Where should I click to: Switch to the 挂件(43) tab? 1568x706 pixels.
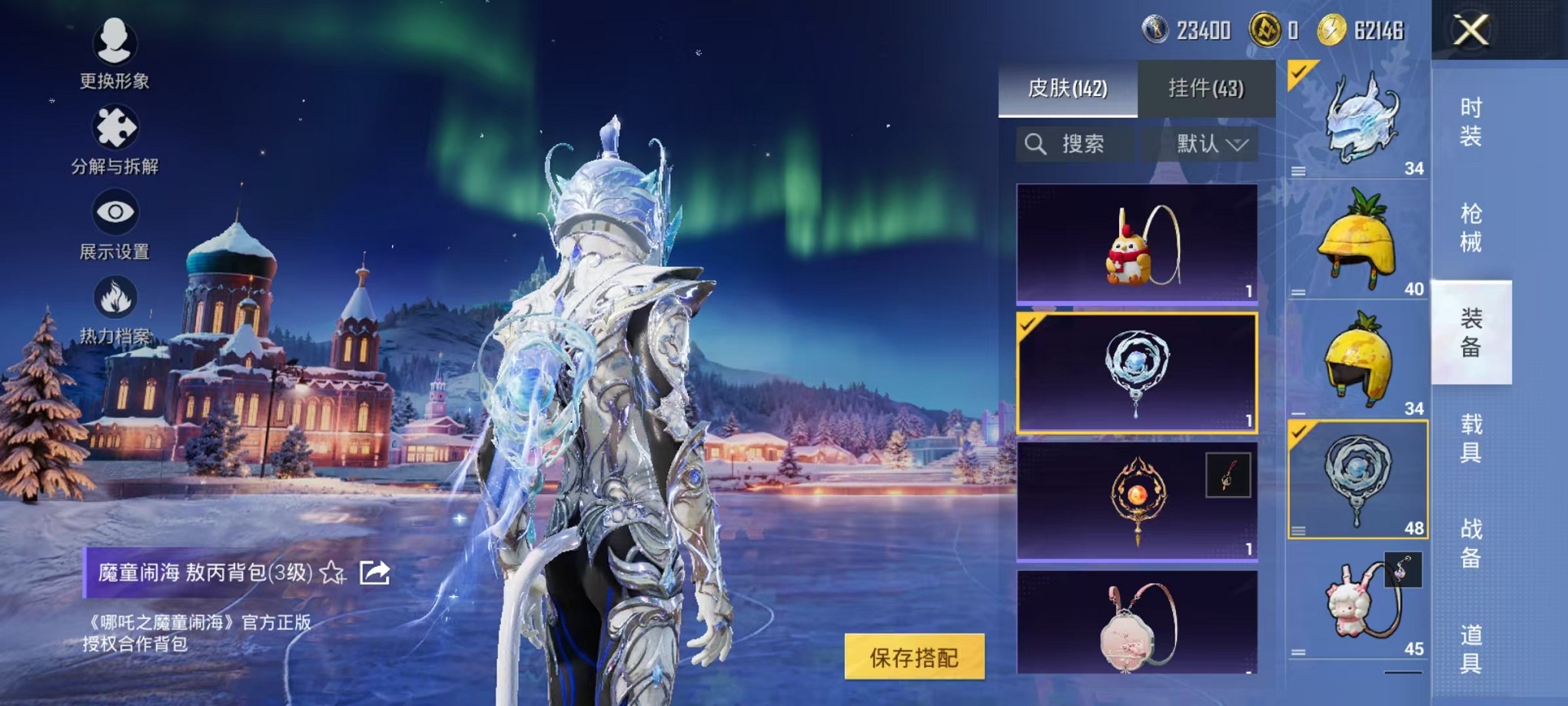pyautogui.click(x=1207, y=88)
